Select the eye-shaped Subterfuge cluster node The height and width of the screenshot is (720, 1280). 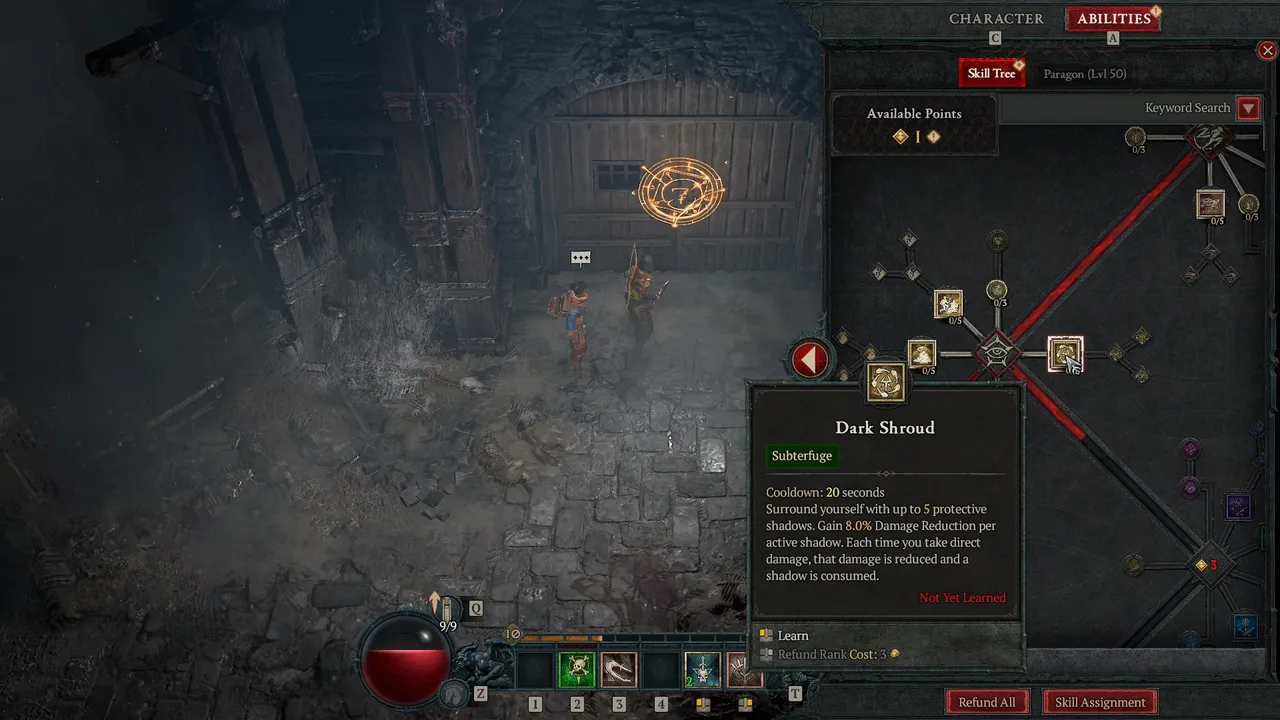click(x=997, y=352)
